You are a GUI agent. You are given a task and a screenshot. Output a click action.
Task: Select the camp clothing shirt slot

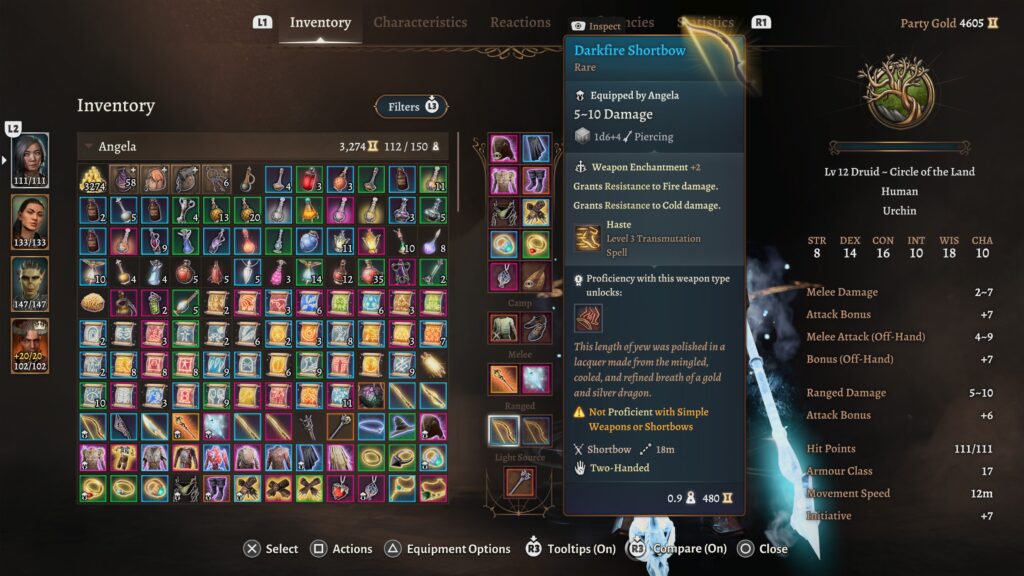tap(503, 326)
